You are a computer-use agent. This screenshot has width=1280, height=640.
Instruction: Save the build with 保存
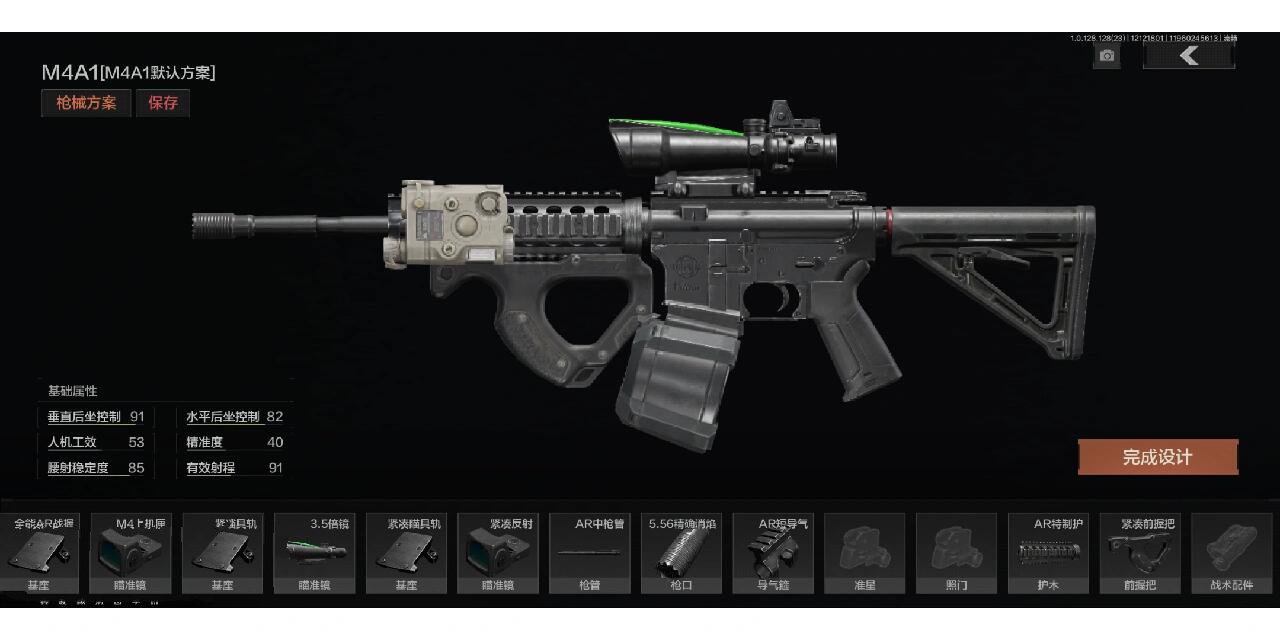[x=163, y=103]
